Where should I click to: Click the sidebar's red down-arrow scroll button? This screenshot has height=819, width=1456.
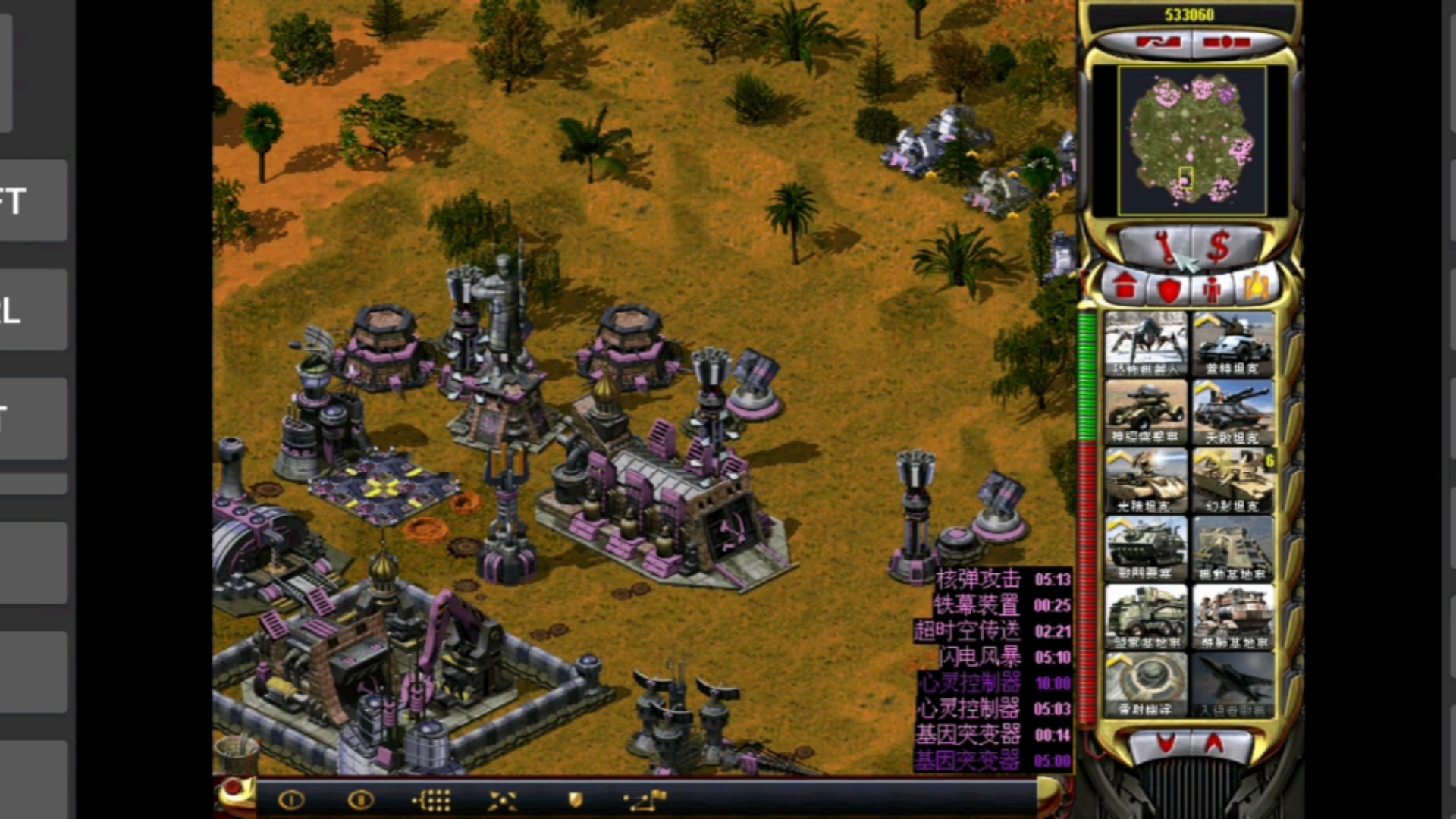point(1166,744)
